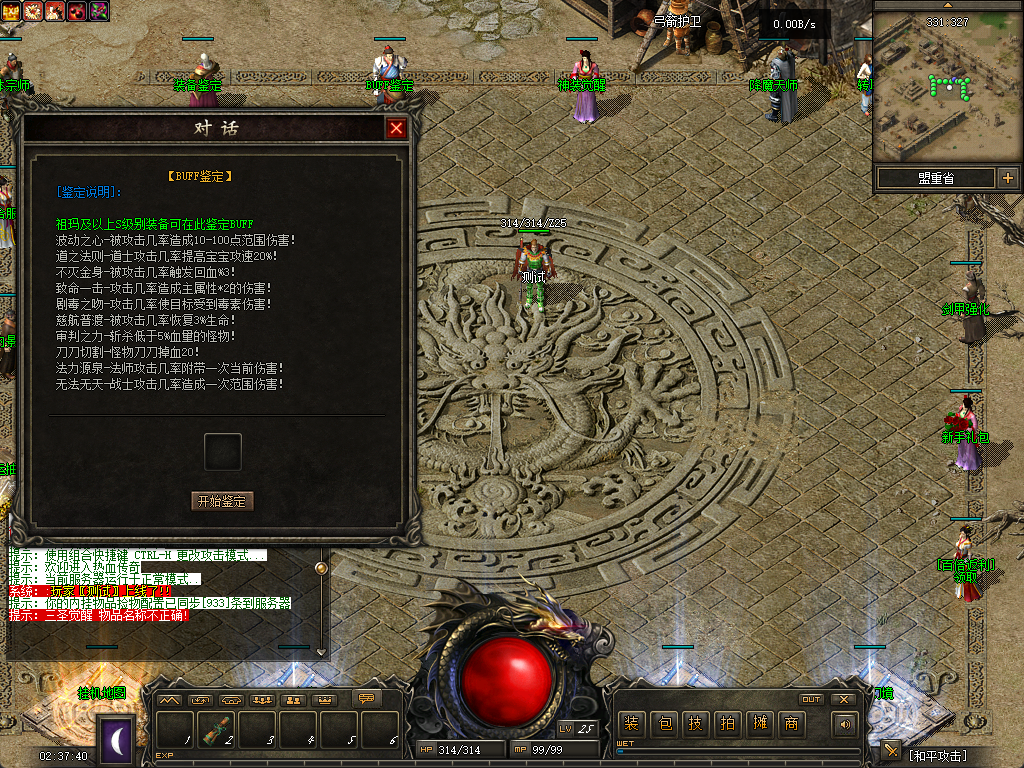Open the 摊 stall panel
Screen dimensions: 1024x768
tap(760, 723)
